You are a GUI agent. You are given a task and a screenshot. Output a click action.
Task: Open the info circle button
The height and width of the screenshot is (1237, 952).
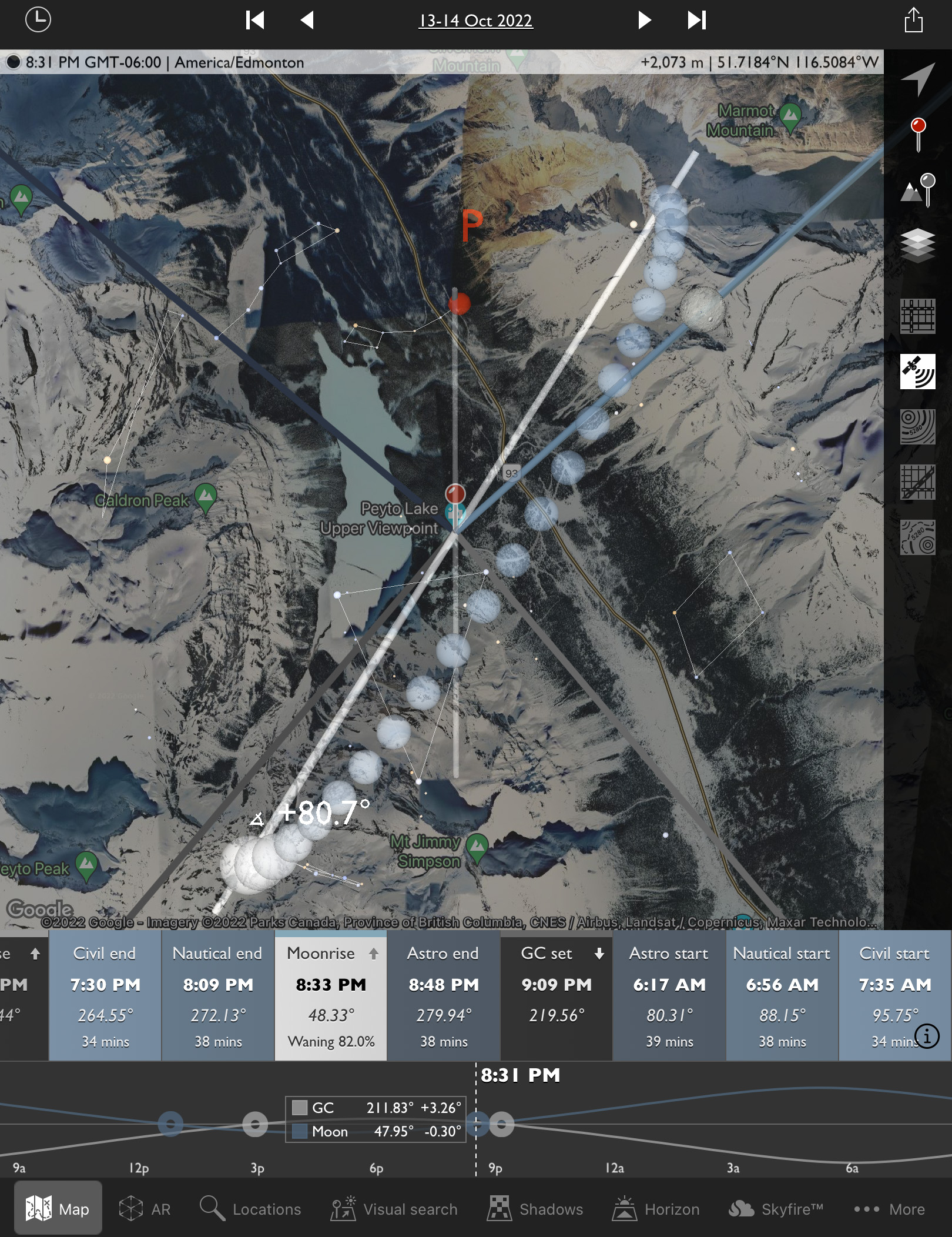pyautogui.click(x=927, y=1036)
